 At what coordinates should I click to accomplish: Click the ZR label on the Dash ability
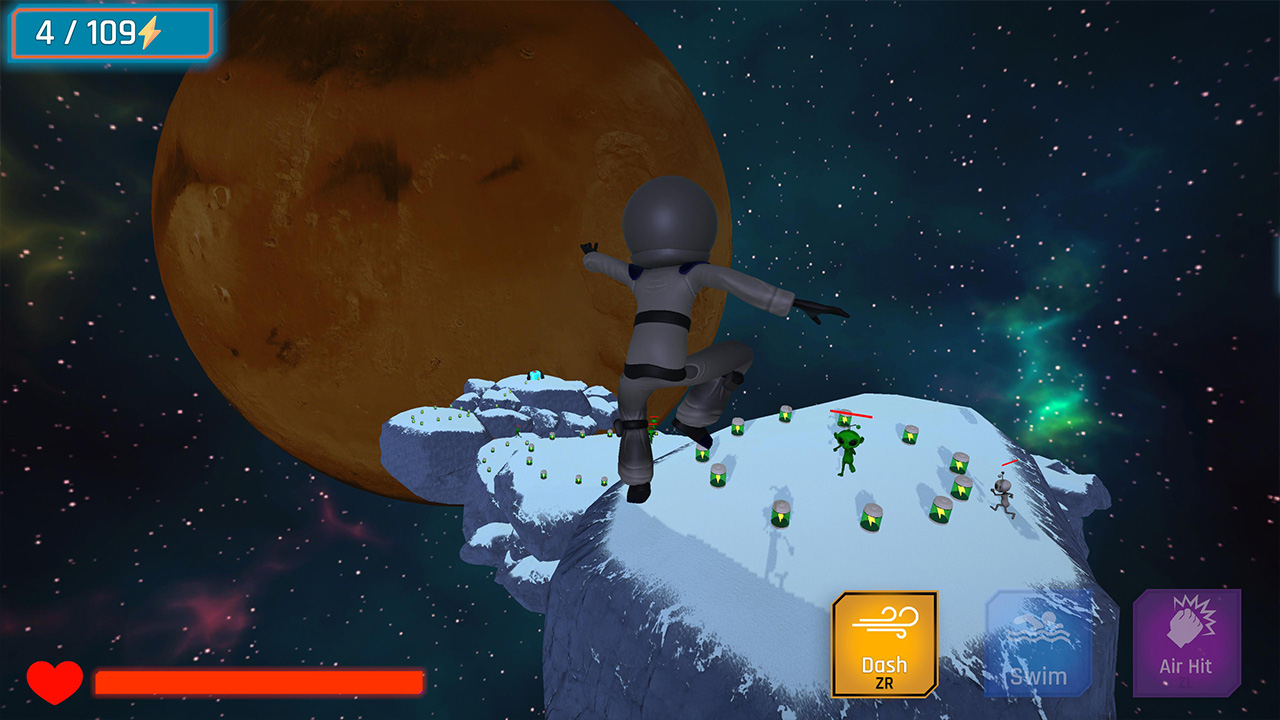(x=884, y=680)
